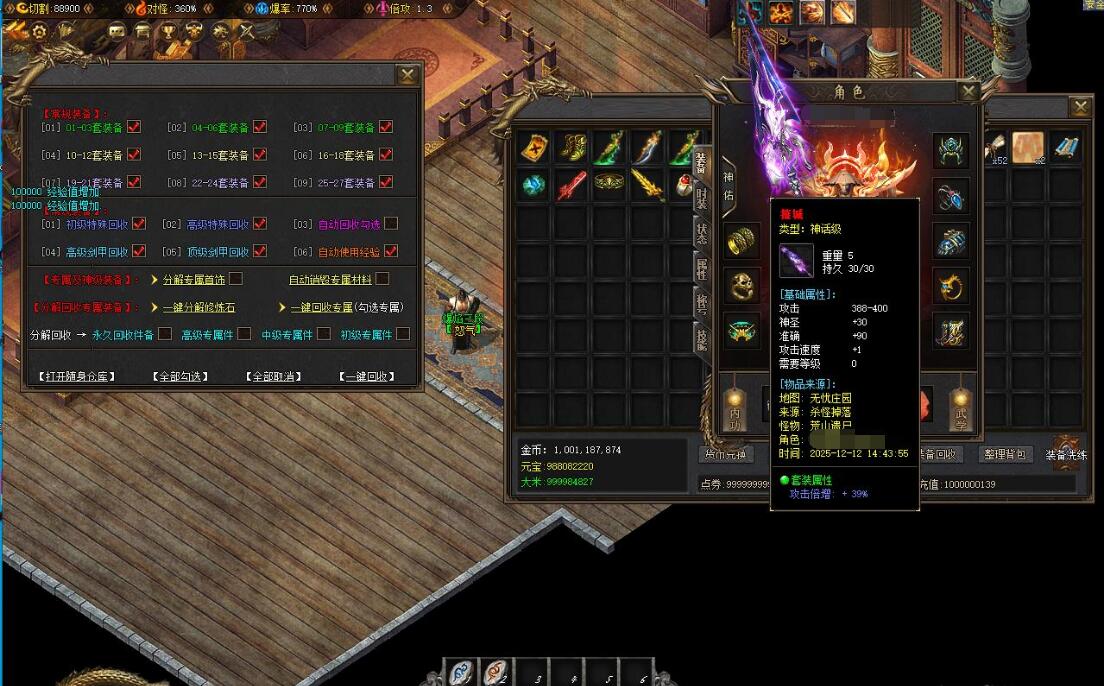1104x686 pixels.
Task: Open the trophy icon in top toolbar
Action: 169,31
